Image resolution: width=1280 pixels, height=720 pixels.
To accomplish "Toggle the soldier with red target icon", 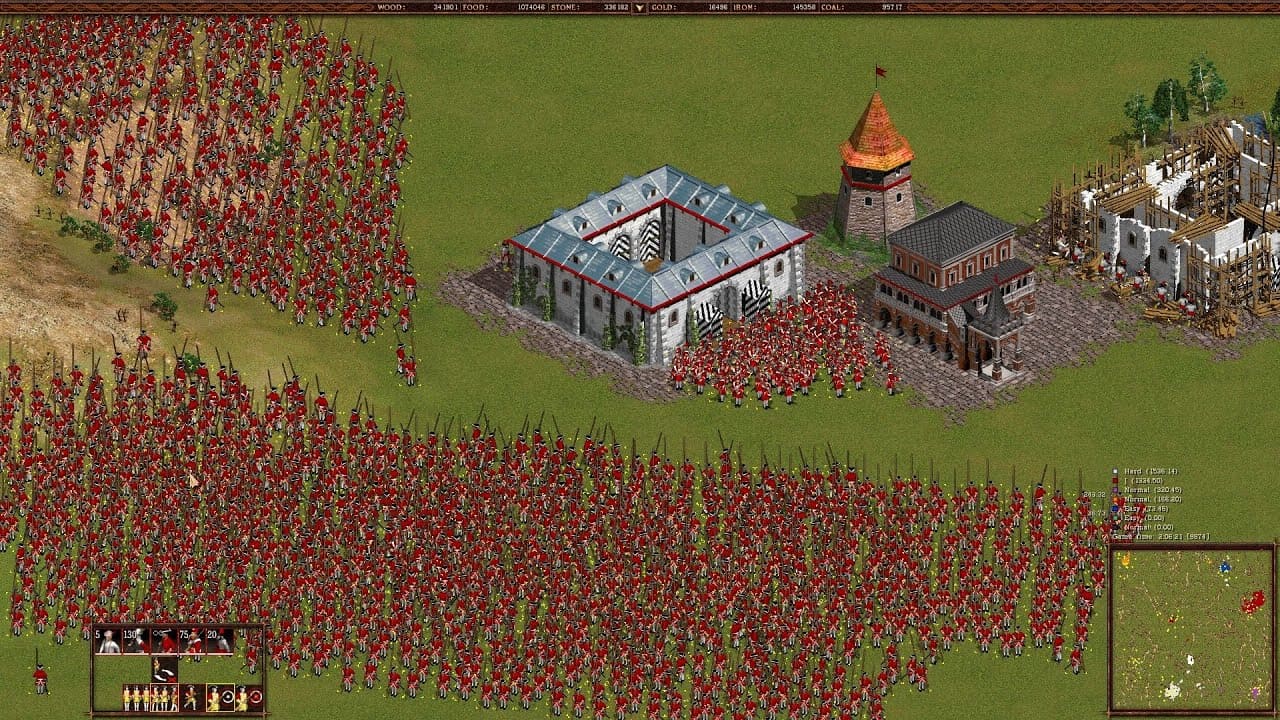I will tap(247, 697).
